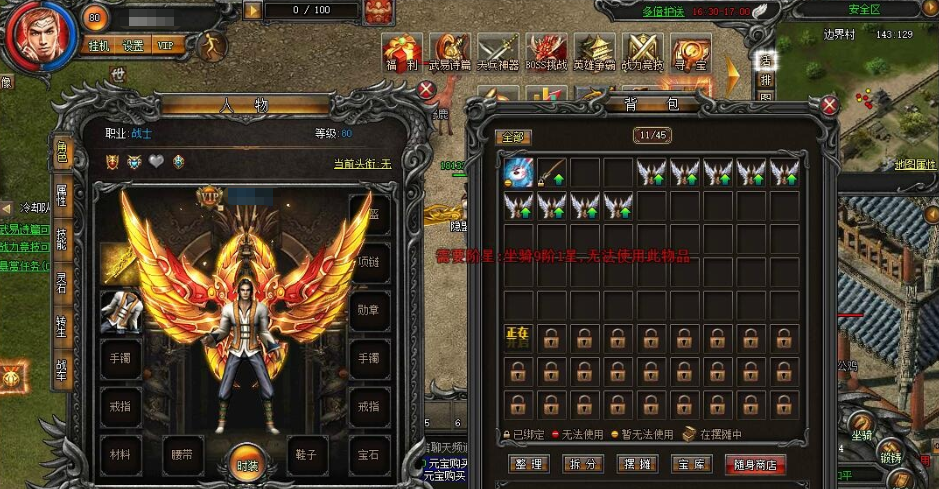The width and height of the screenshot is (939, 489).
Task: Open the 转生 rebirth tab
Action: pyautogui.click(x=62, y=325)
